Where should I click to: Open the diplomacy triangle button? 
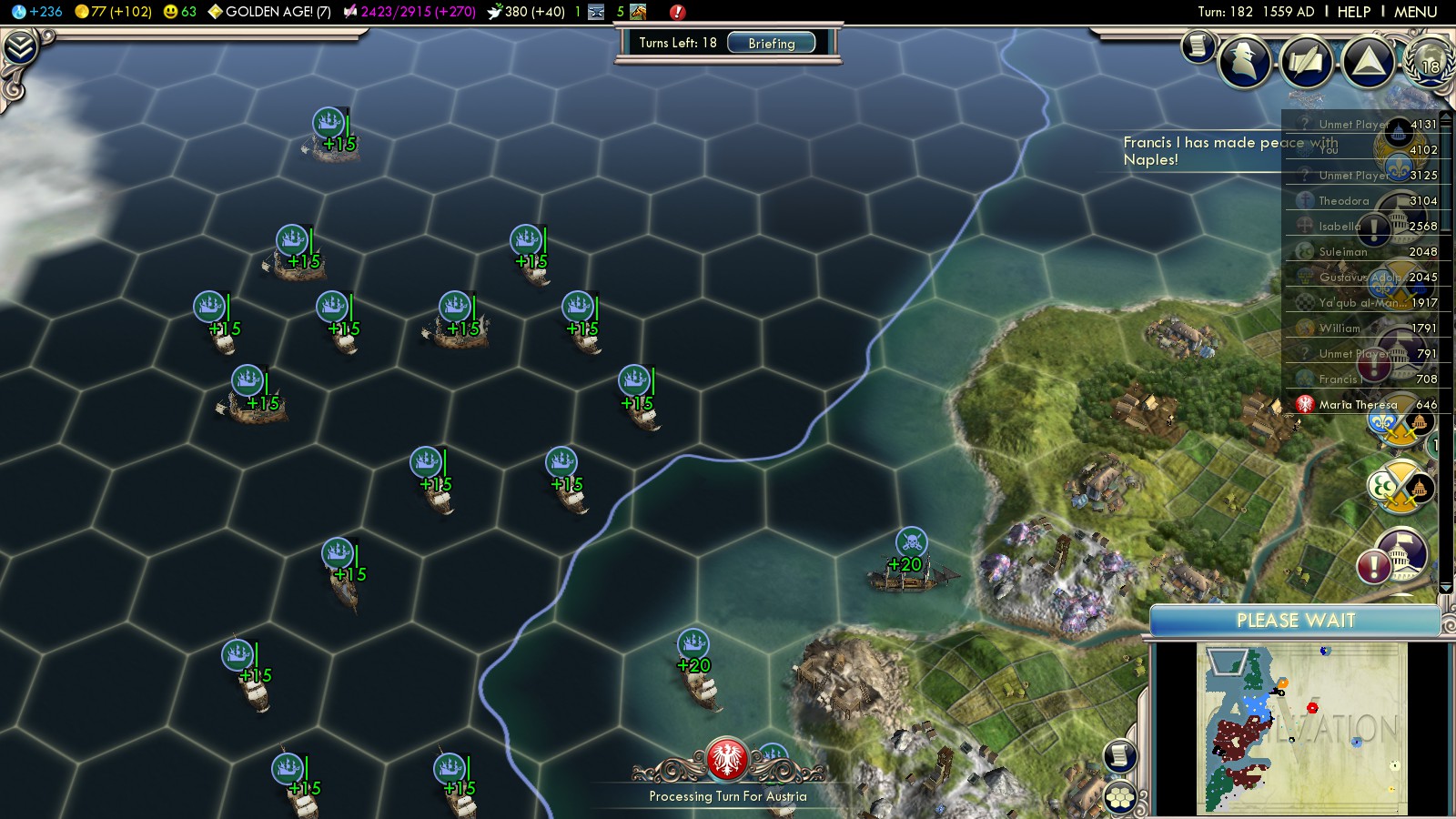(x=1368, y=62)
